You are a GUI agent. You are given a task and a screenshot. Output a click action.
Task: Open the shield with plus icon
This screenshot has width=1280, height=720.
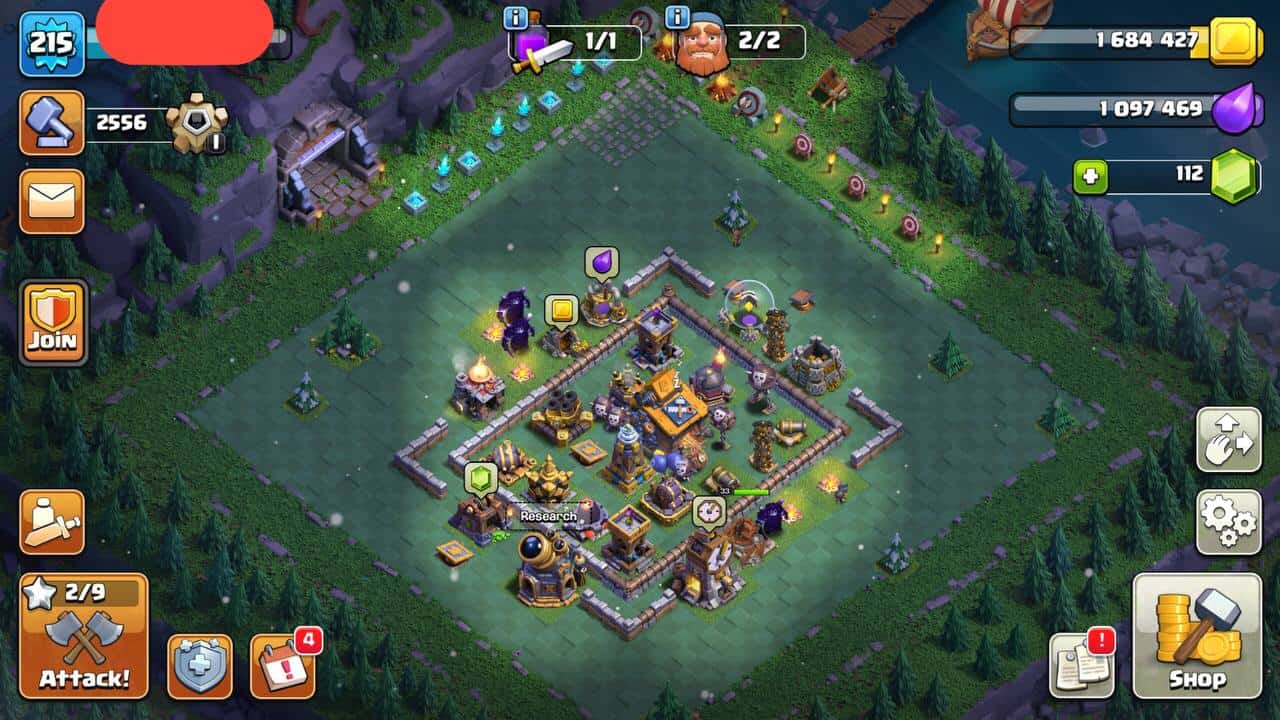coord(199,665)
